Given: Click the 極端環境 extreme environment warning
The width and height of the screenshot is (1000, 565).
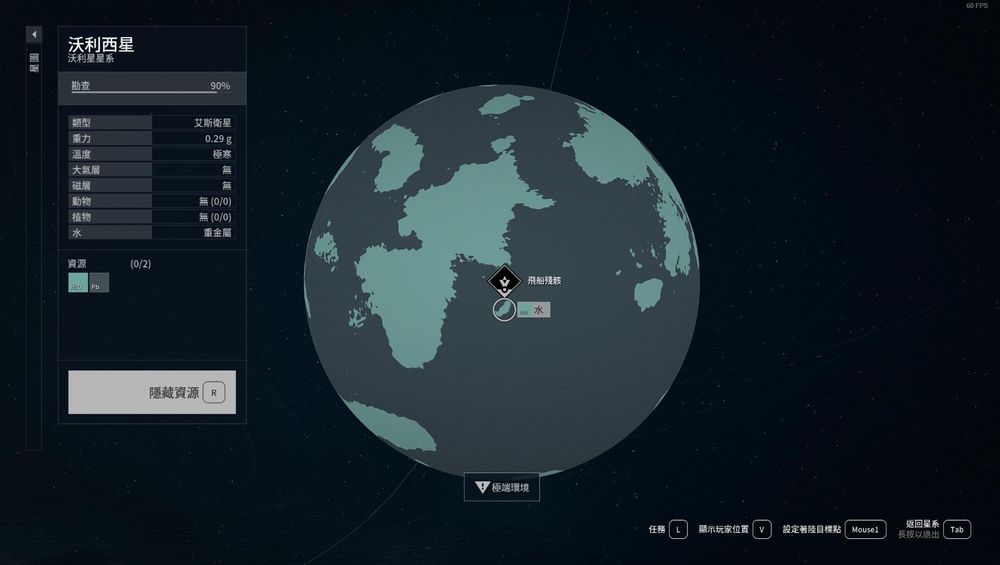Looking at the screenshot, I should click(502, 488).
